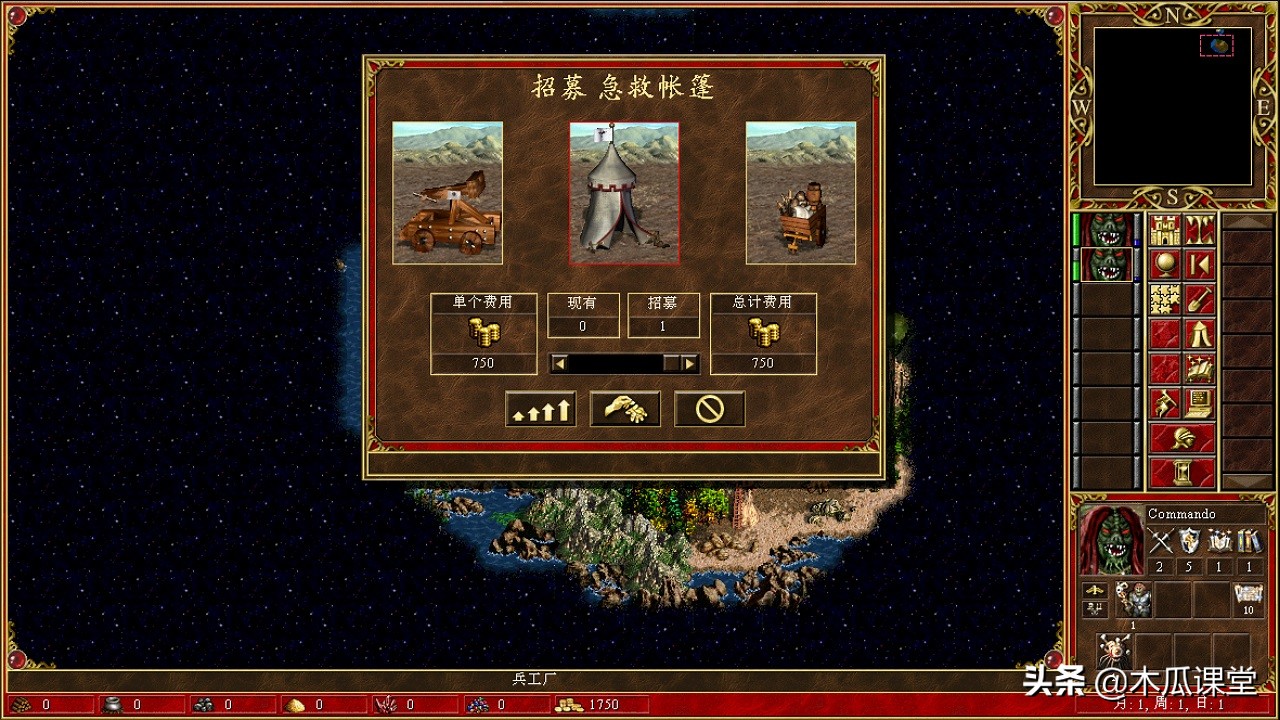
Task: Open the puzzle map icon
Action: 1164,299
